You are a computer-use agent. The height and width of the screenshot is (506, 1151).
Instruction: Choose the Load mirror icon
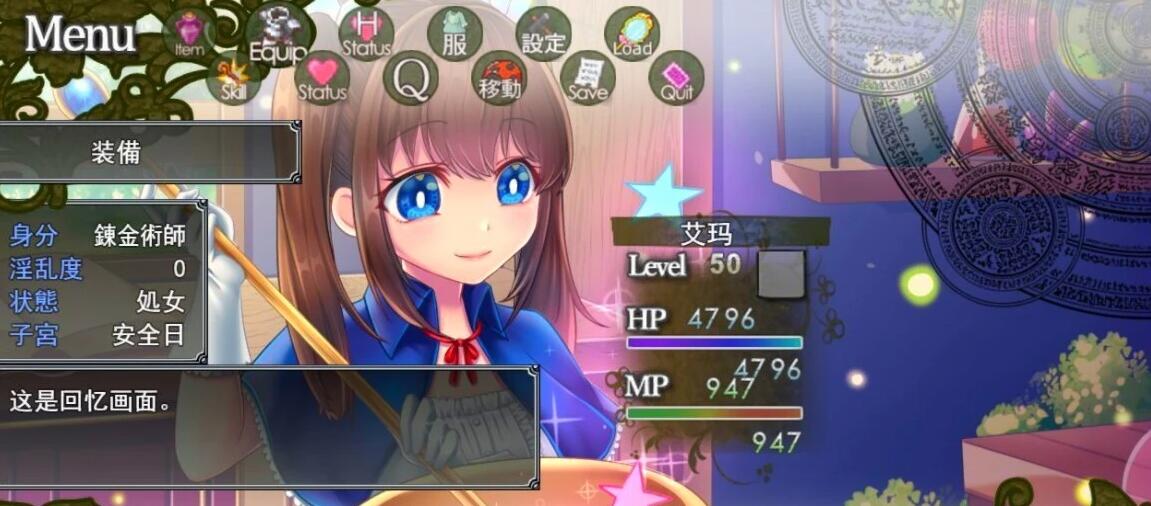click(632, 34)
